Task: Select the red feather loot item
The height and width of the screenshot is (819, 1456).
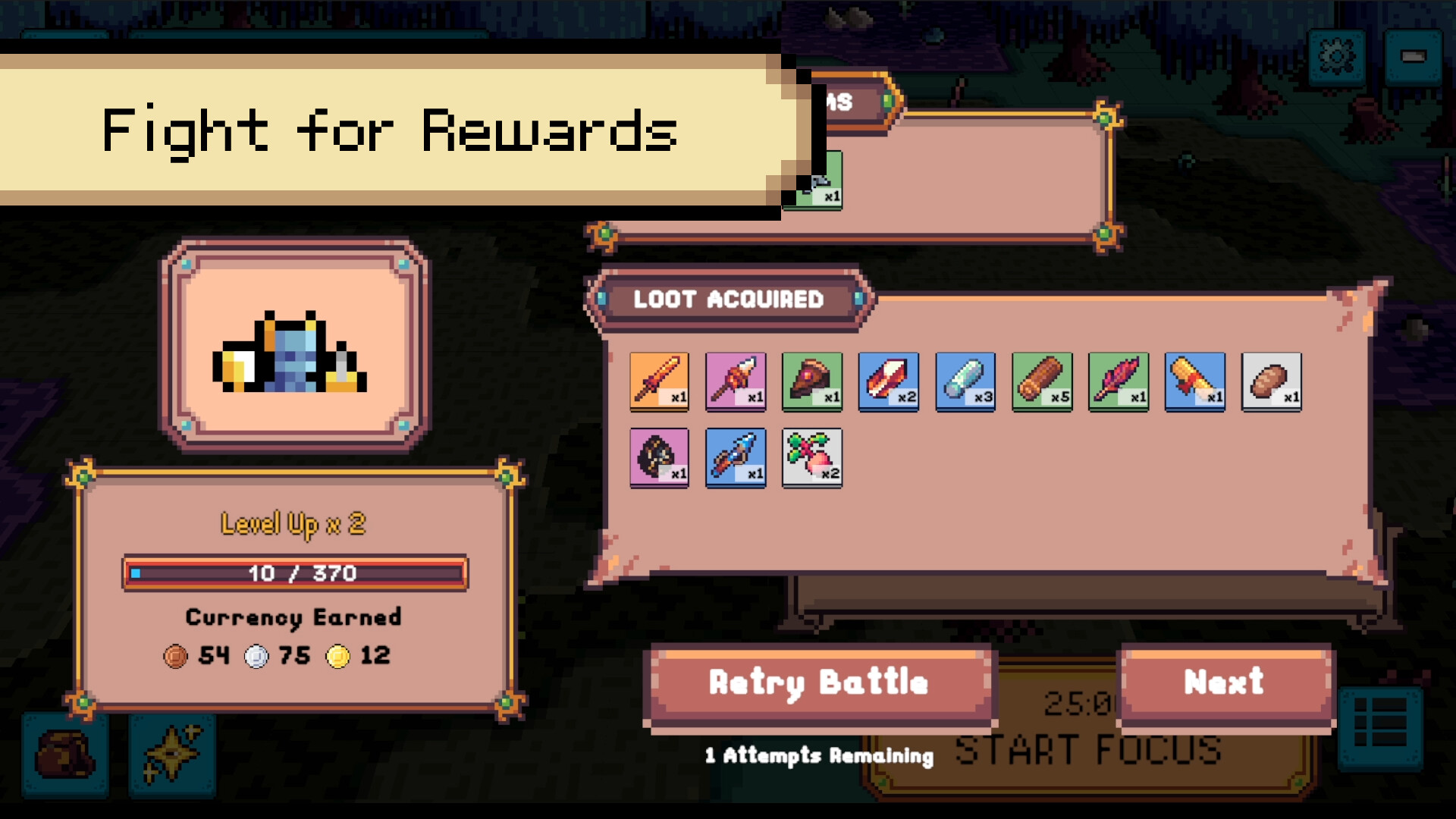Action: point(1117,381)
